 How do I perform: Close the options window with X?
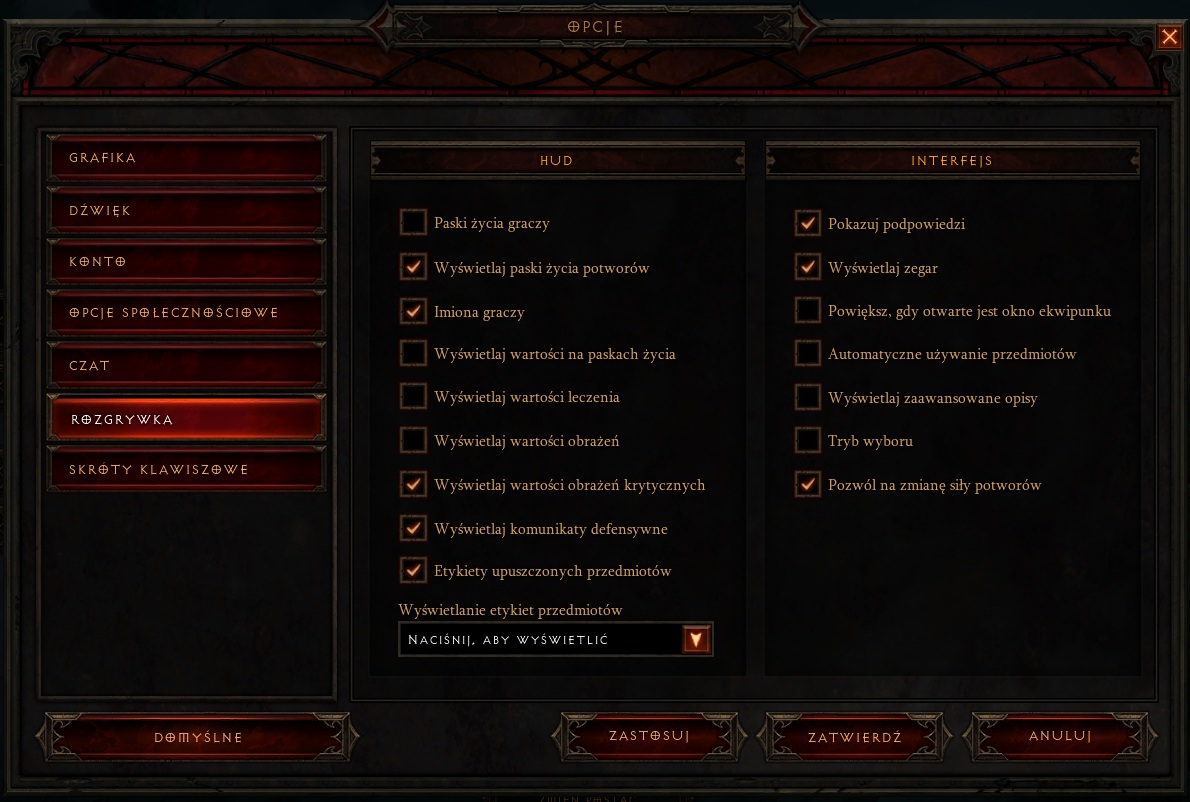(1169, 38)
